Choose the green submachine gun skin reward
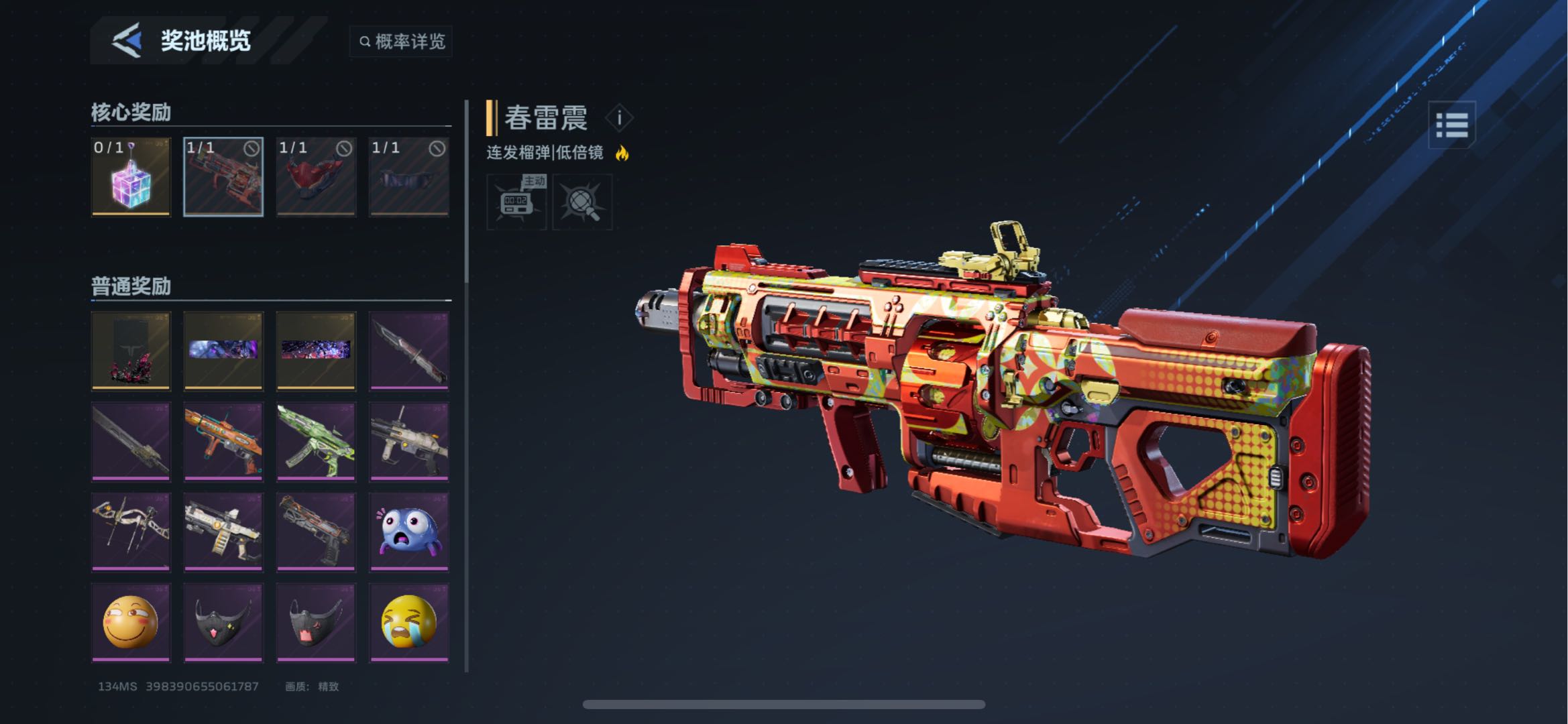This screenshot has height=724, width=1568. point(316,441)
